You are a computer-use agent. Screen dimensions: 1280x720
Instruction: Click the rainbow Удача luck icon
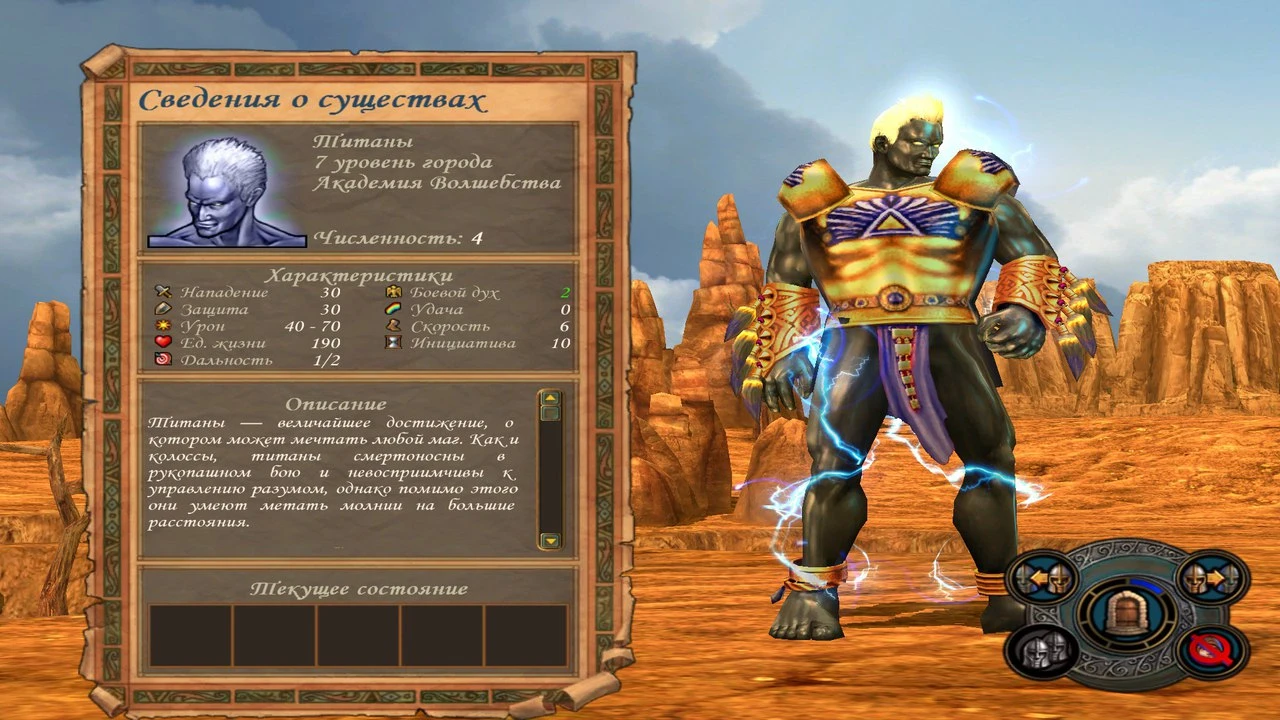point(393,310)
